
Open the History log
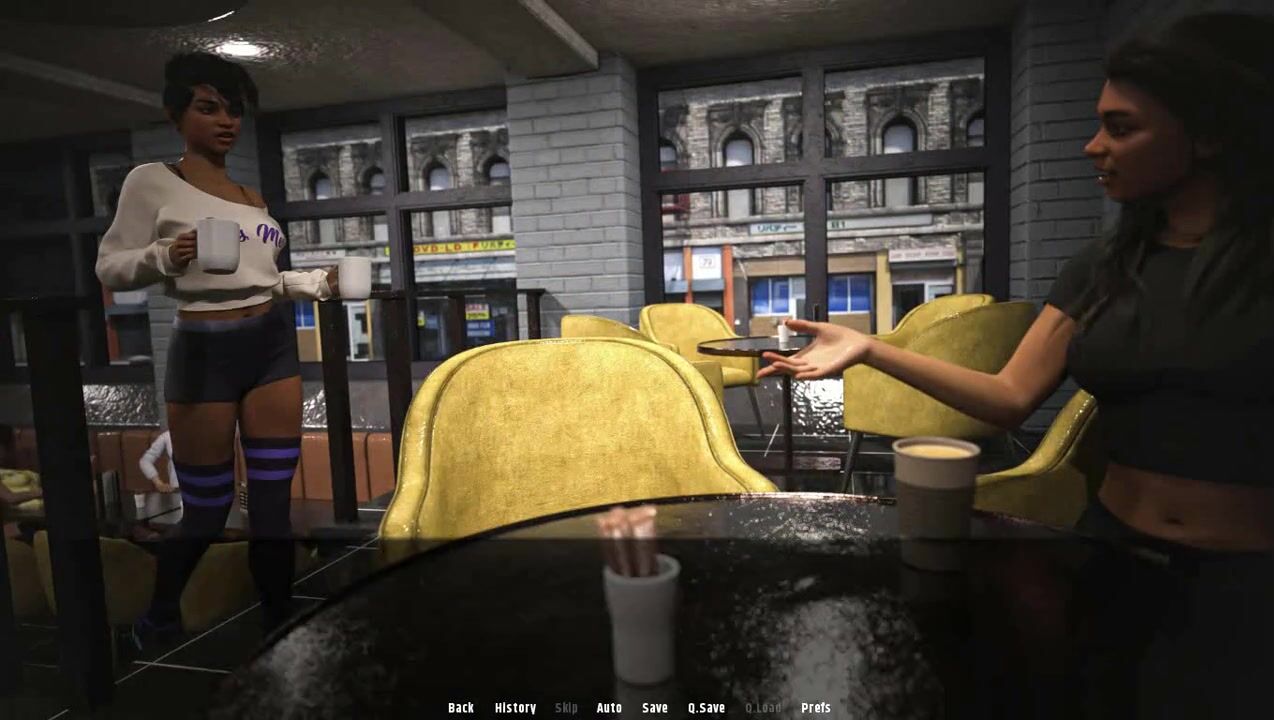tap(515, 708)
